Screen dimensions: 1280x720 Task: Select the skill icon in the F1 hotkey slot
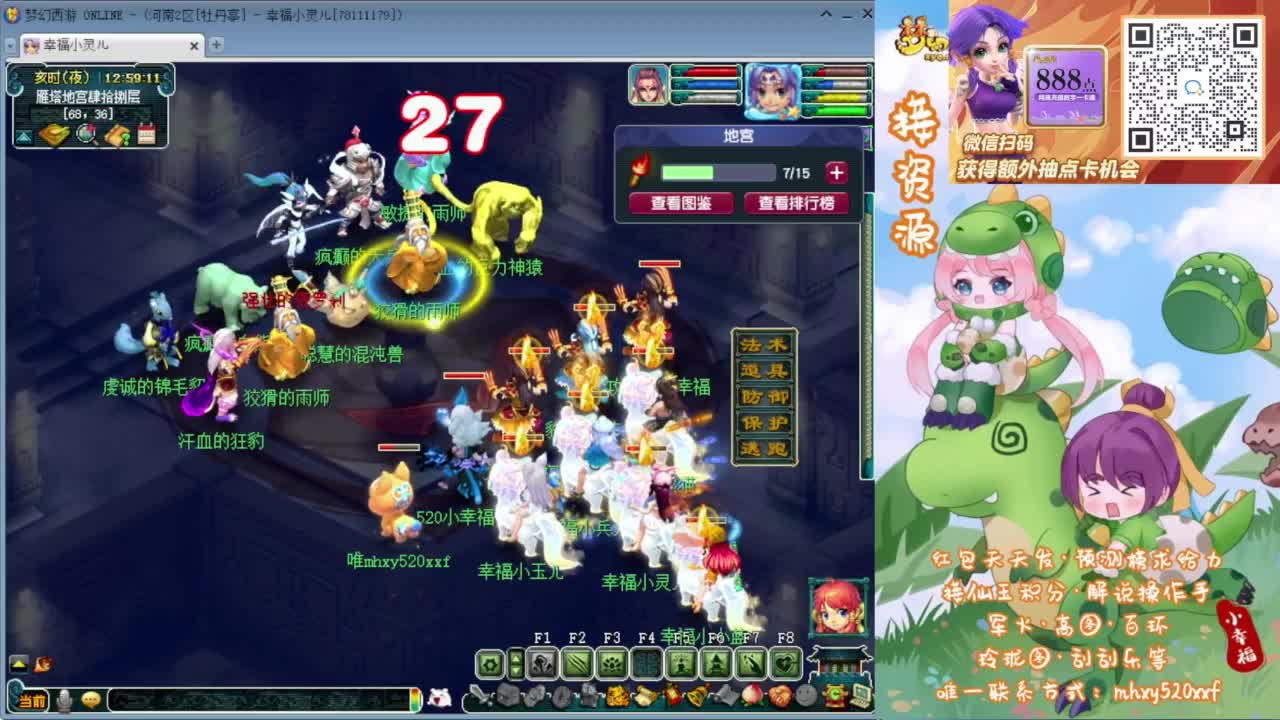point(543,662)
